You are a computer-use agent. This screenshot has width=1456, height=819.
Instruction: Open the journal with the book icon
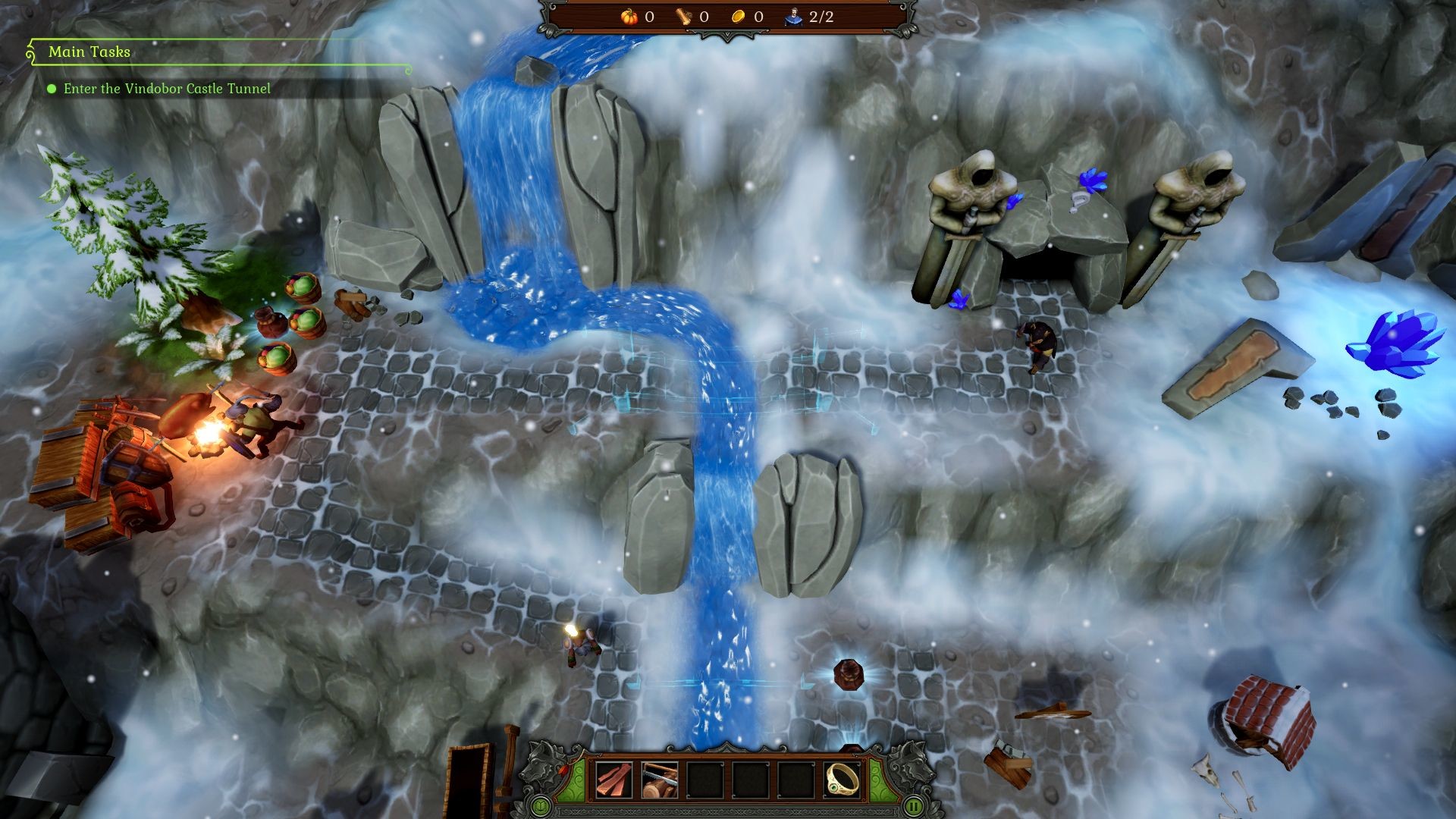pyautogui.click(x=541, y=807)
